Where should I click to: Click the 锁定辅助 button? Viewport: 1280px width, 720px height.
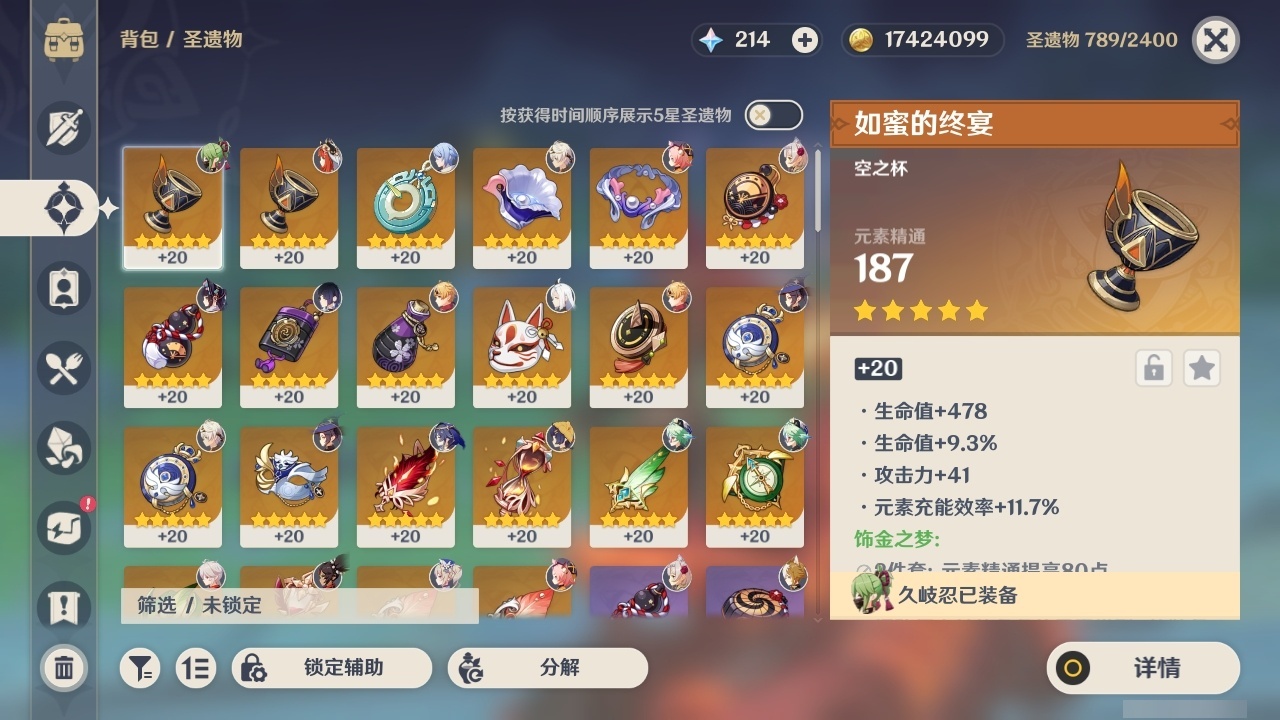tap(331, 668)
